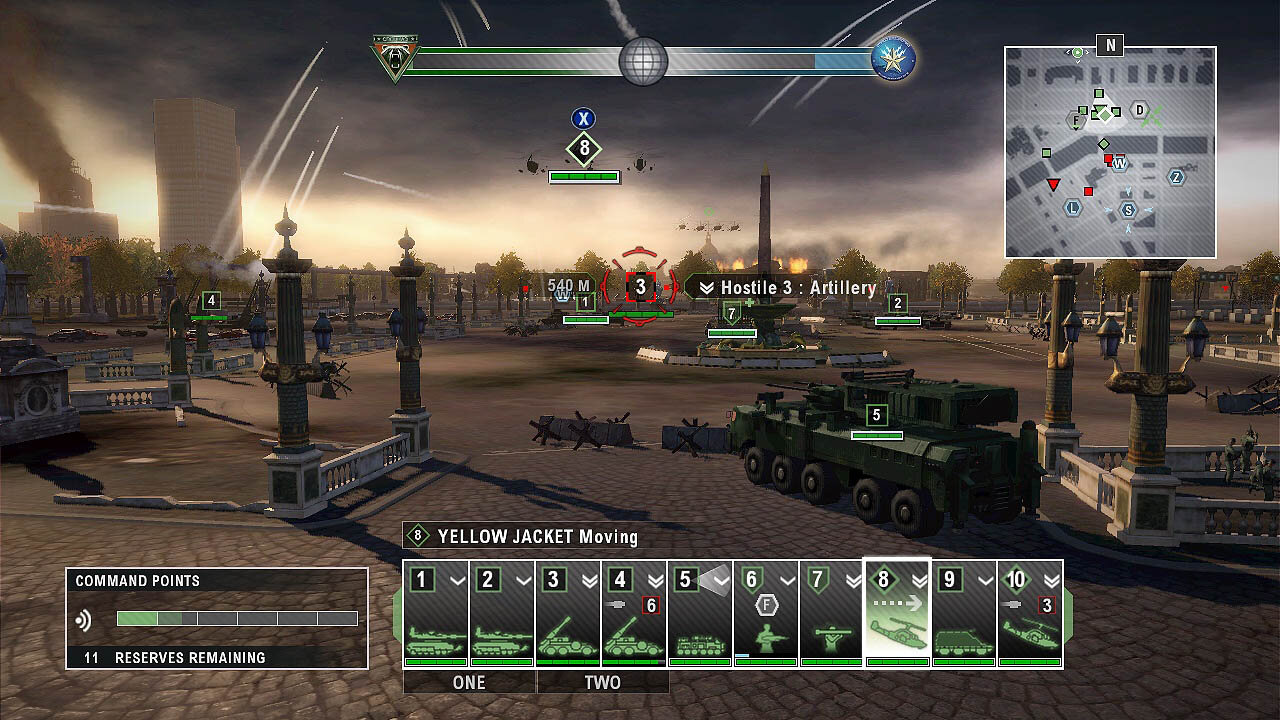The width and height of the screenshot is (1280, 720).
Task: Select the unit 8 diamond marker overhead
Action: [583, 151]
